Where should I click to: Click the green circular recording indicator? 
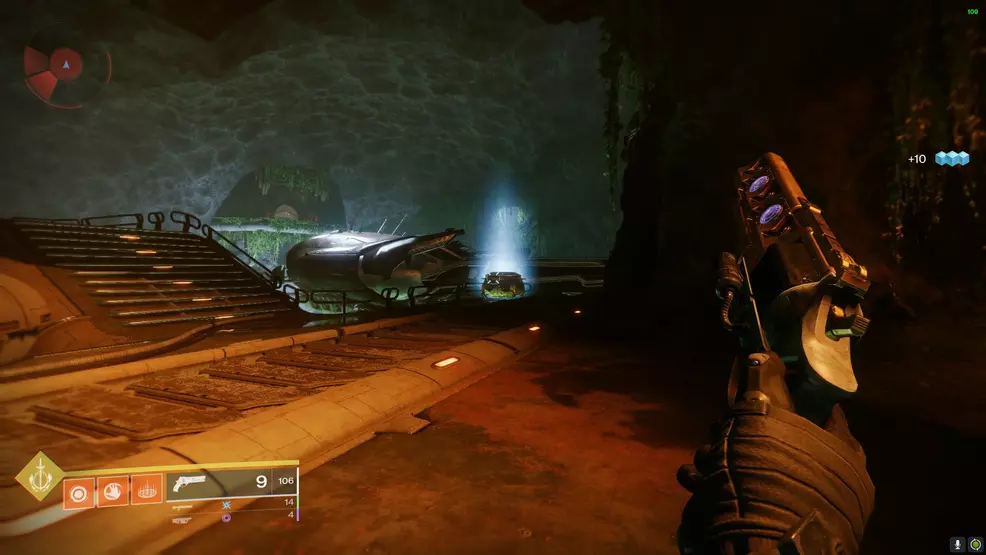[x=975, y=544]
